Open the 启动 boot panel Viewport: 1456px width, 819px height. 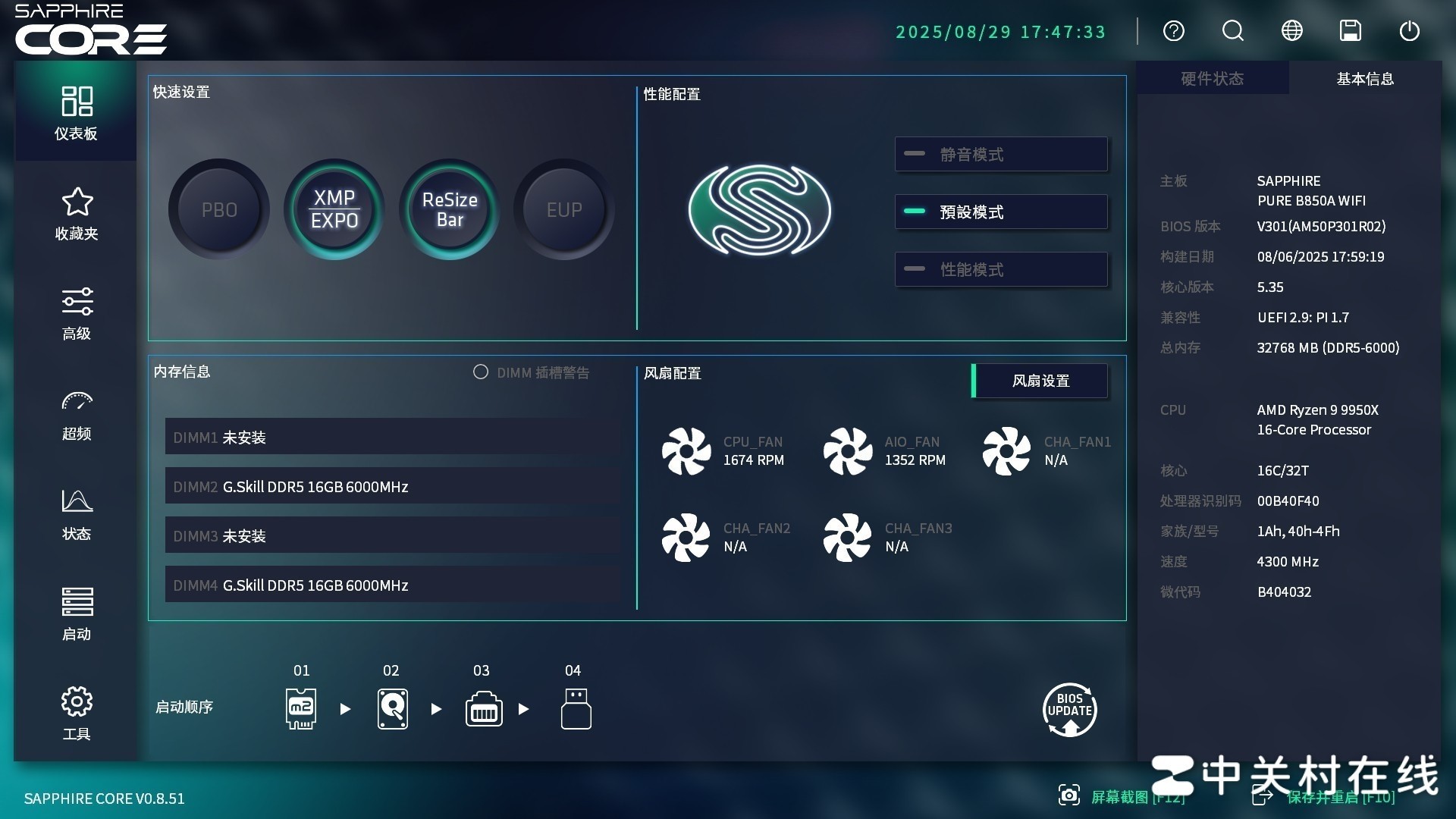(76, 614)
